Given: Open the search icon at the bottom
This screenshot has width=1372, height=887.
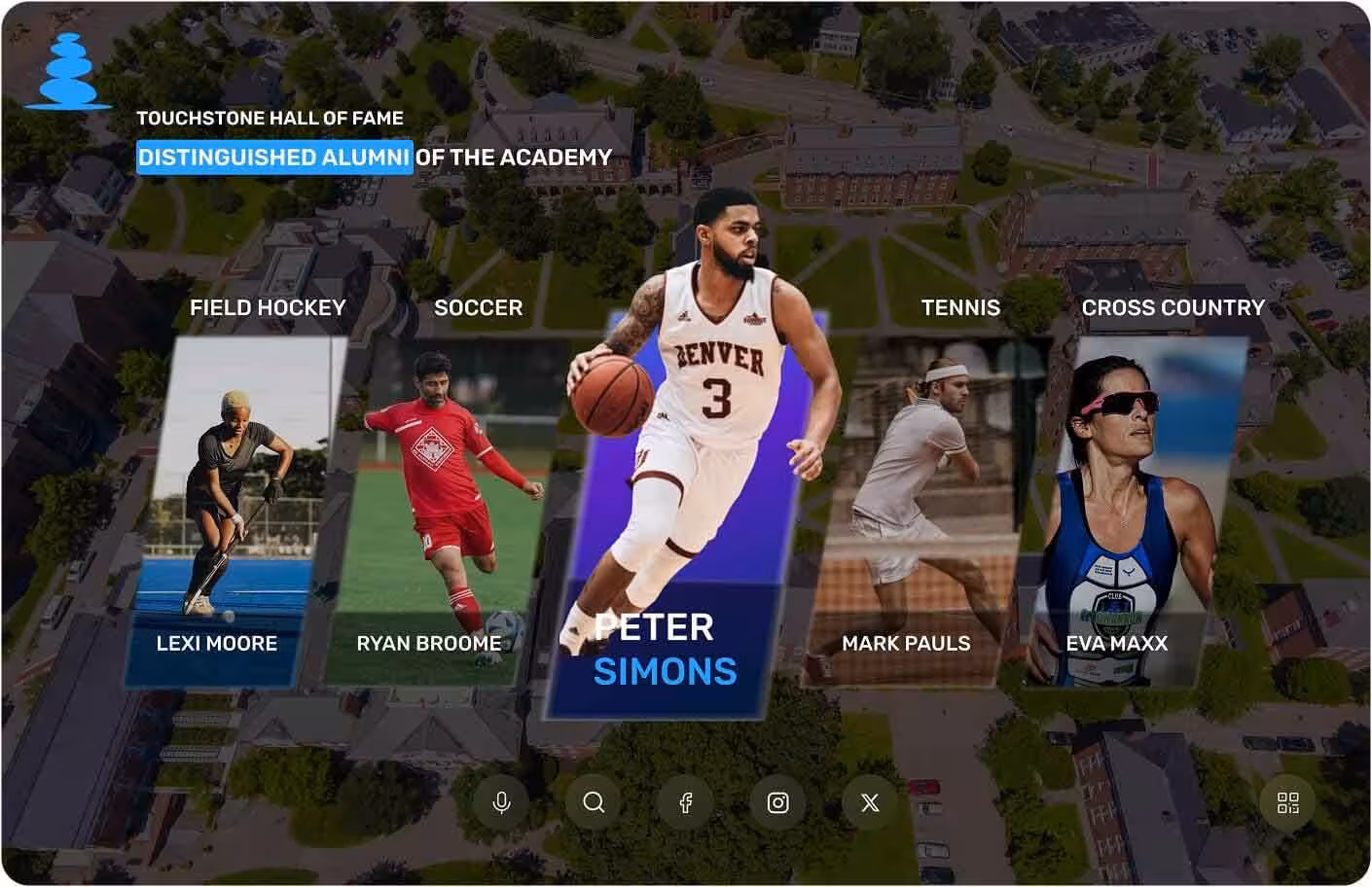Looking at the screenshot, I should point(593,802).
